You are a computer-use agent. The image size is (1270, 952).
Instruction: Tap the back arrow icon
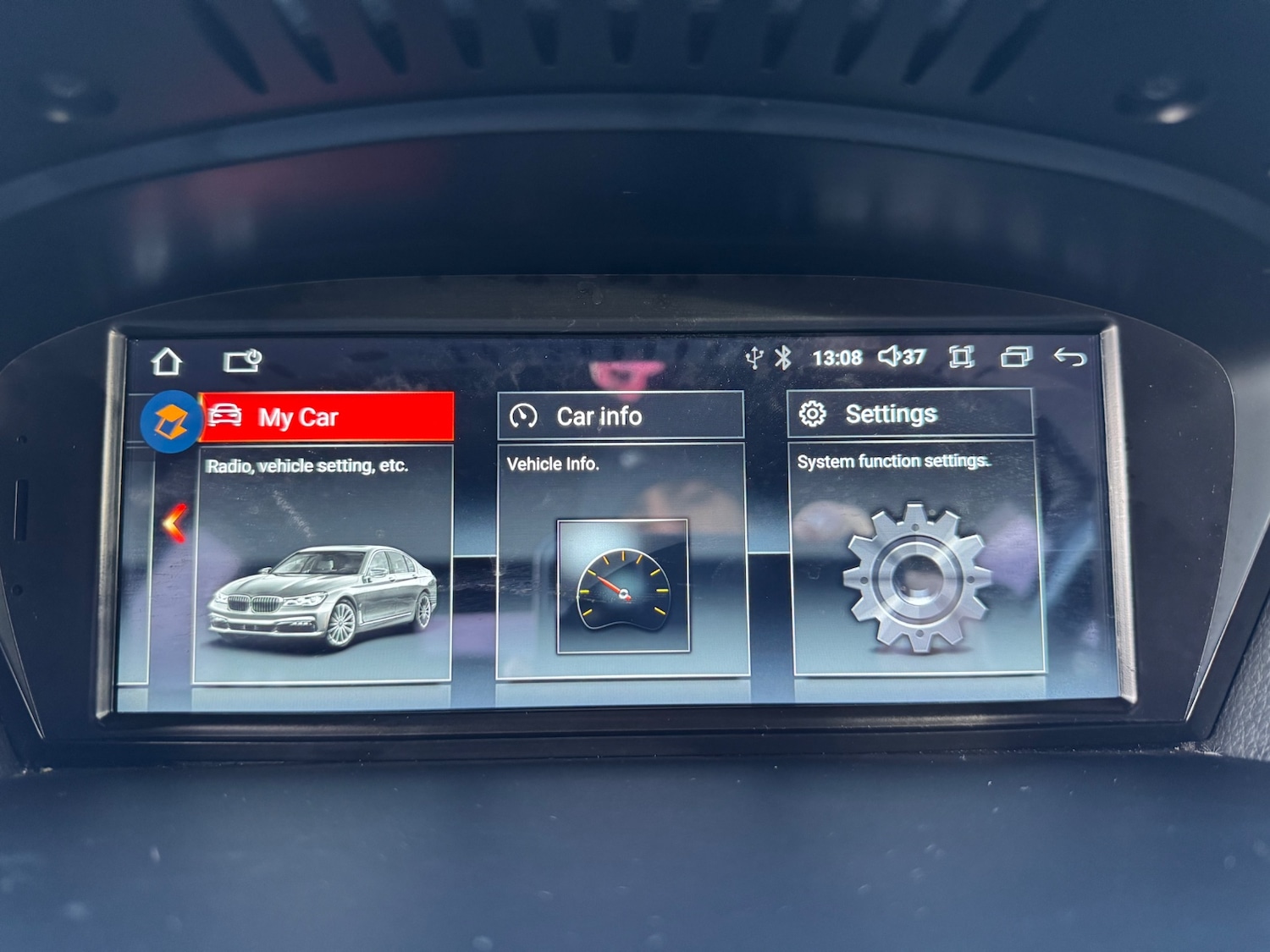point(1069,357)
